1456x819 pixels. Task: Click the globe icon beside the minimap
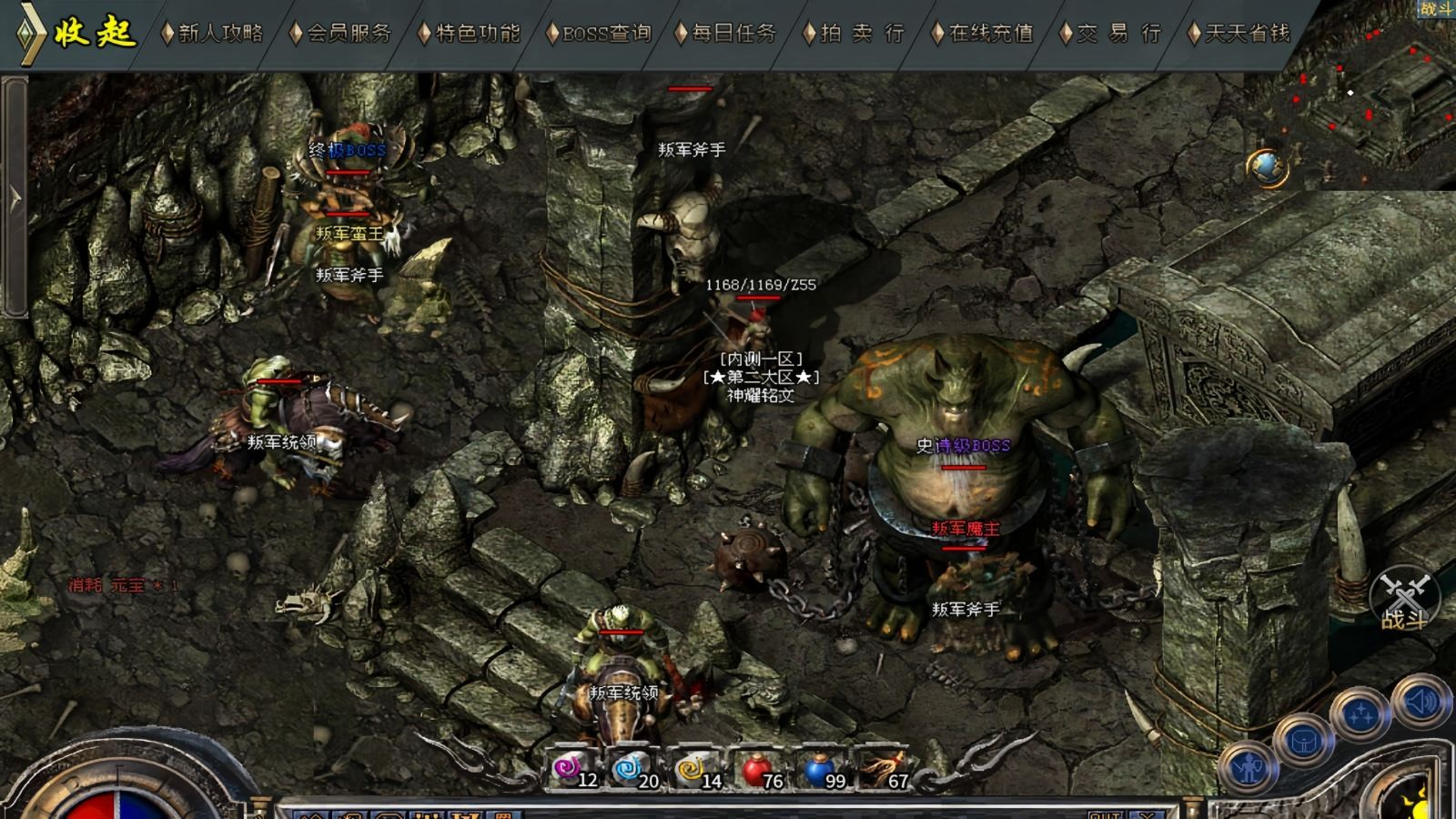point(1266,167)
